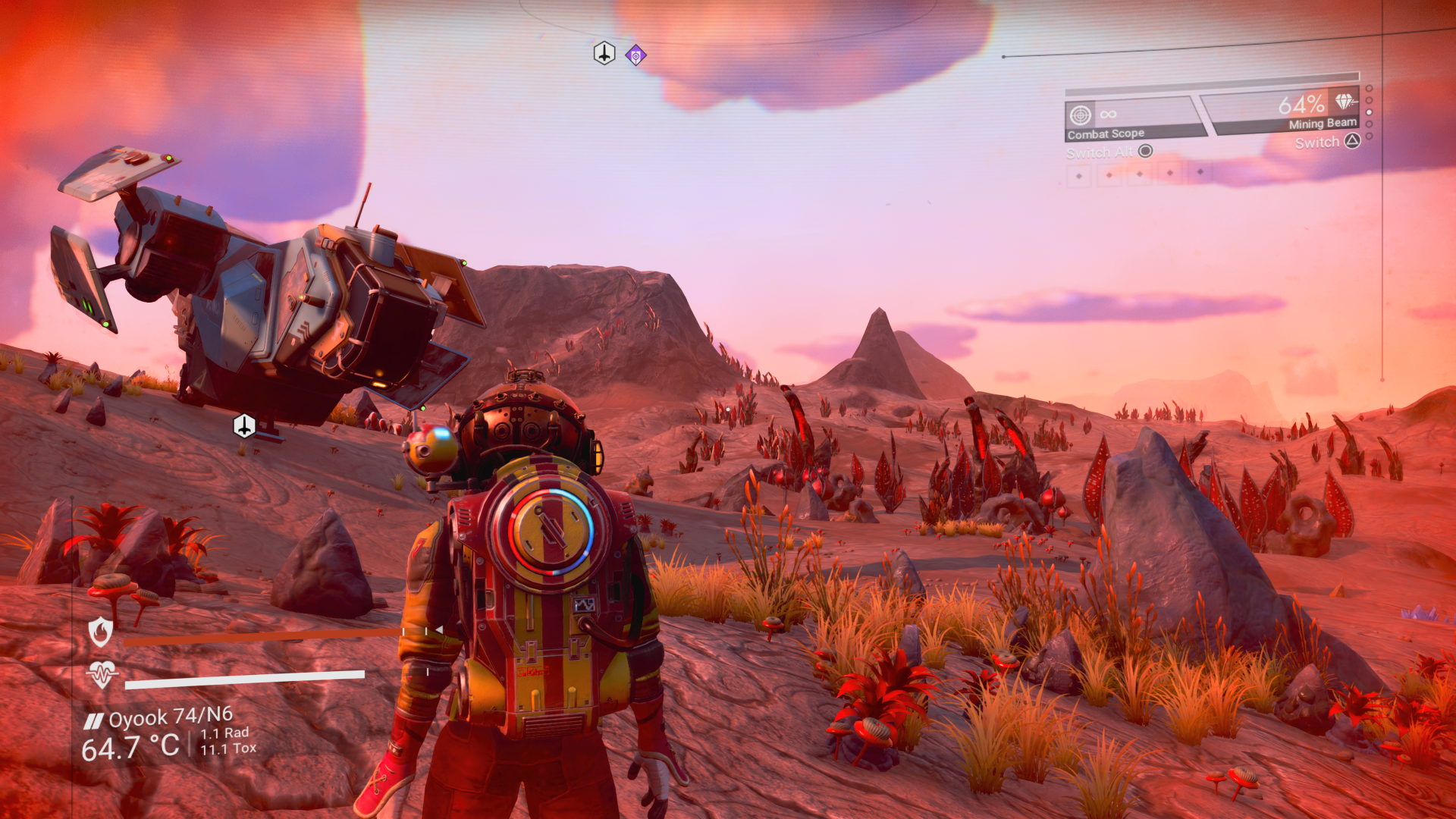Click the purple diamond compass marker

[635, 55]
